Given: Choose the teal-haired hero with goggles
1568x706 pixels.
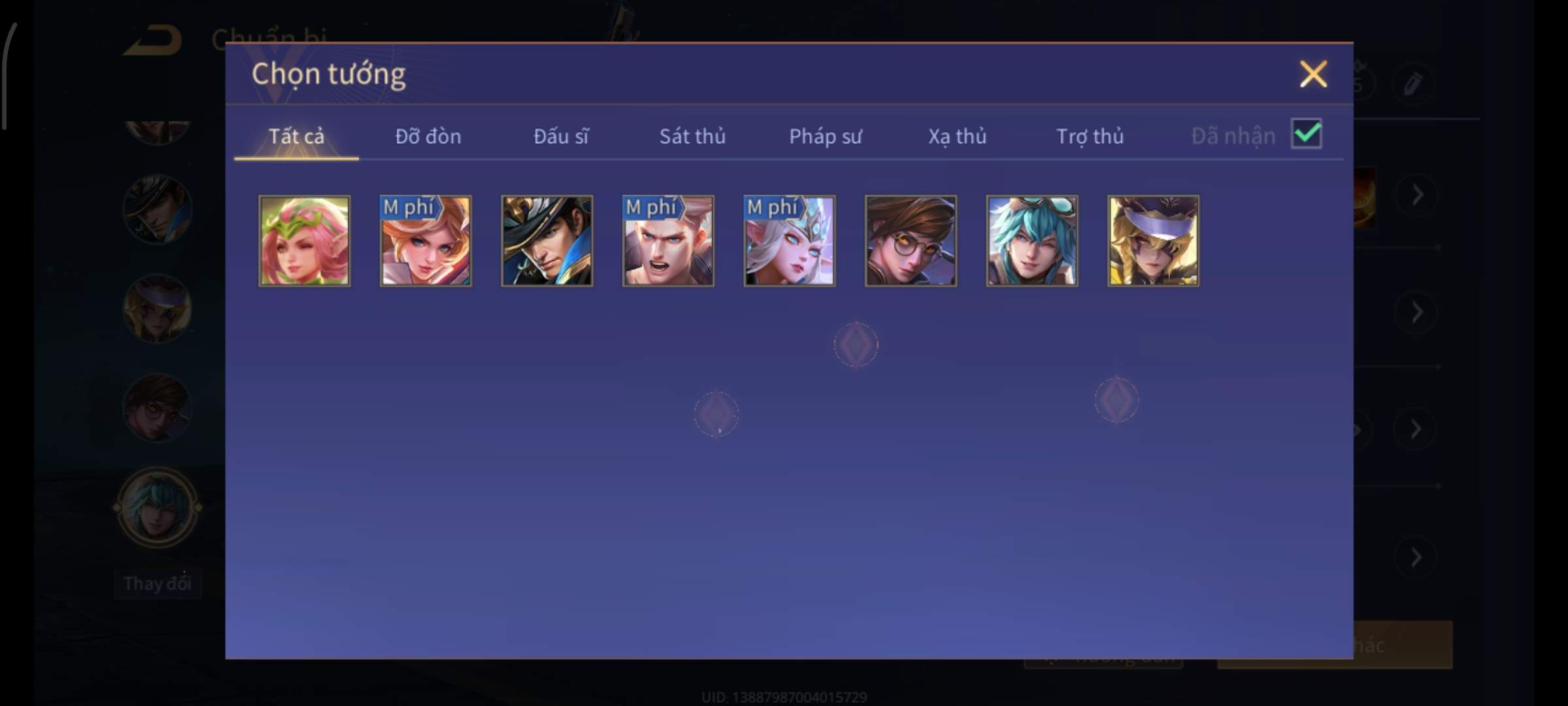Looking at the screenshot, I should pyautogui.click(x=1032, y=241).
